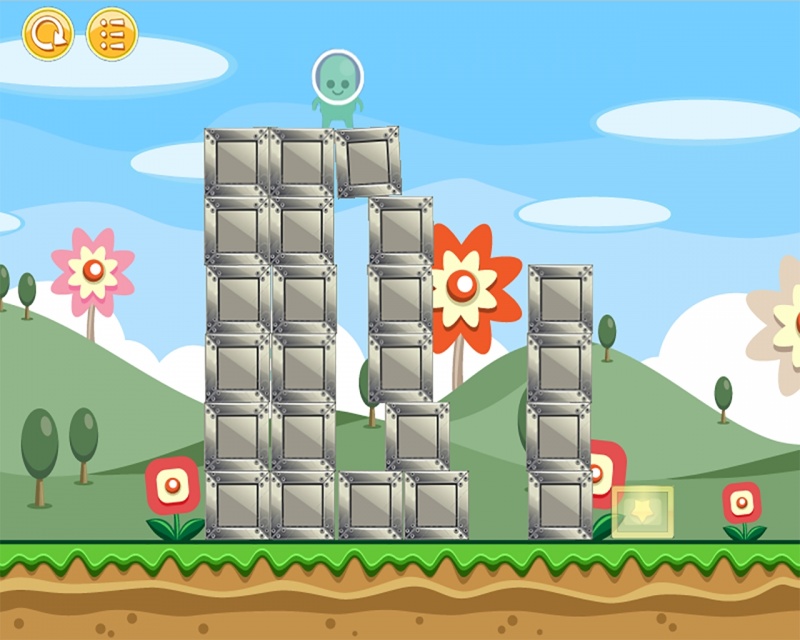The image size is (800, 640).
Task: Open the level list menu button
Action: (112, 35)
